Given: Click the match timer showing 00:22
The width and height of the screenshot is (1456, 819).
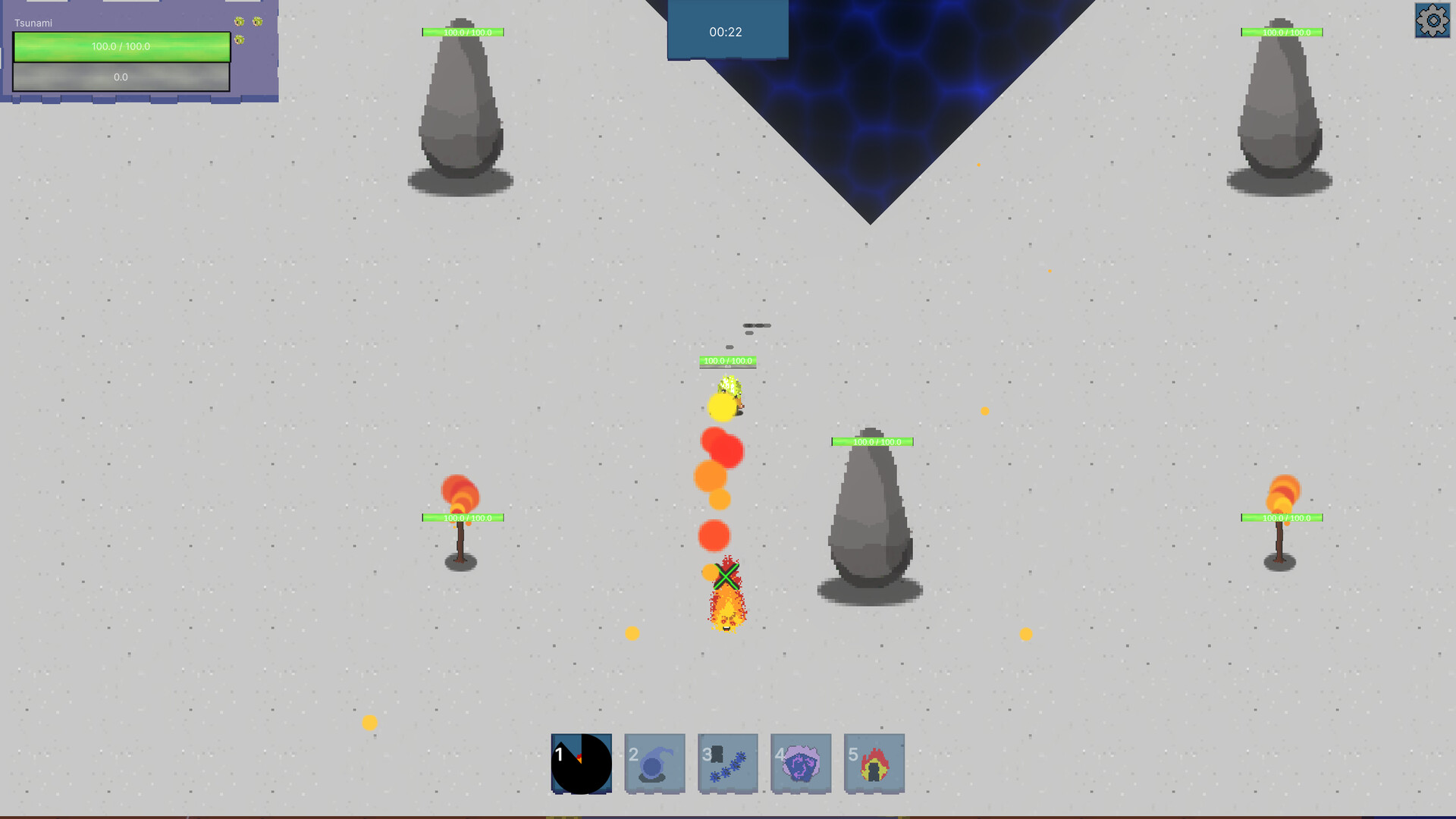Looking at the screenshot, I should 726,31.
